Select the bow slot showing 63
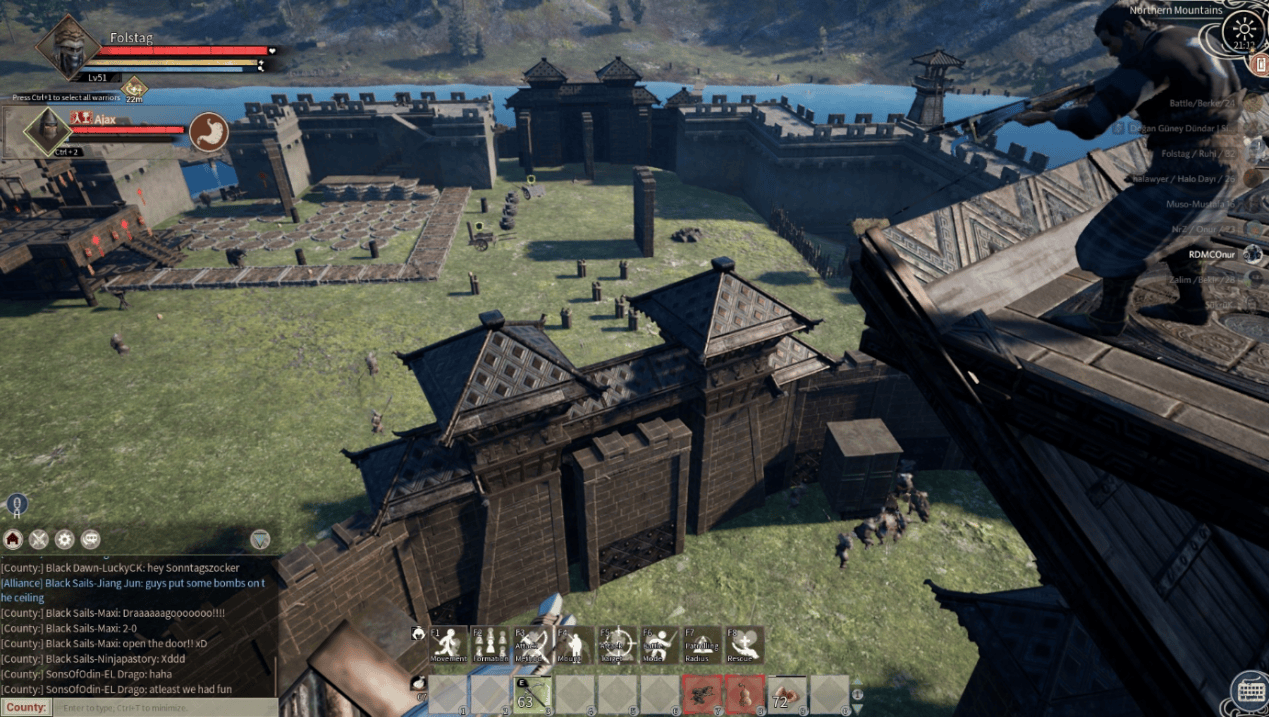Image resolution: width=1269 pixels, height=717 pixels. [533, 694]
